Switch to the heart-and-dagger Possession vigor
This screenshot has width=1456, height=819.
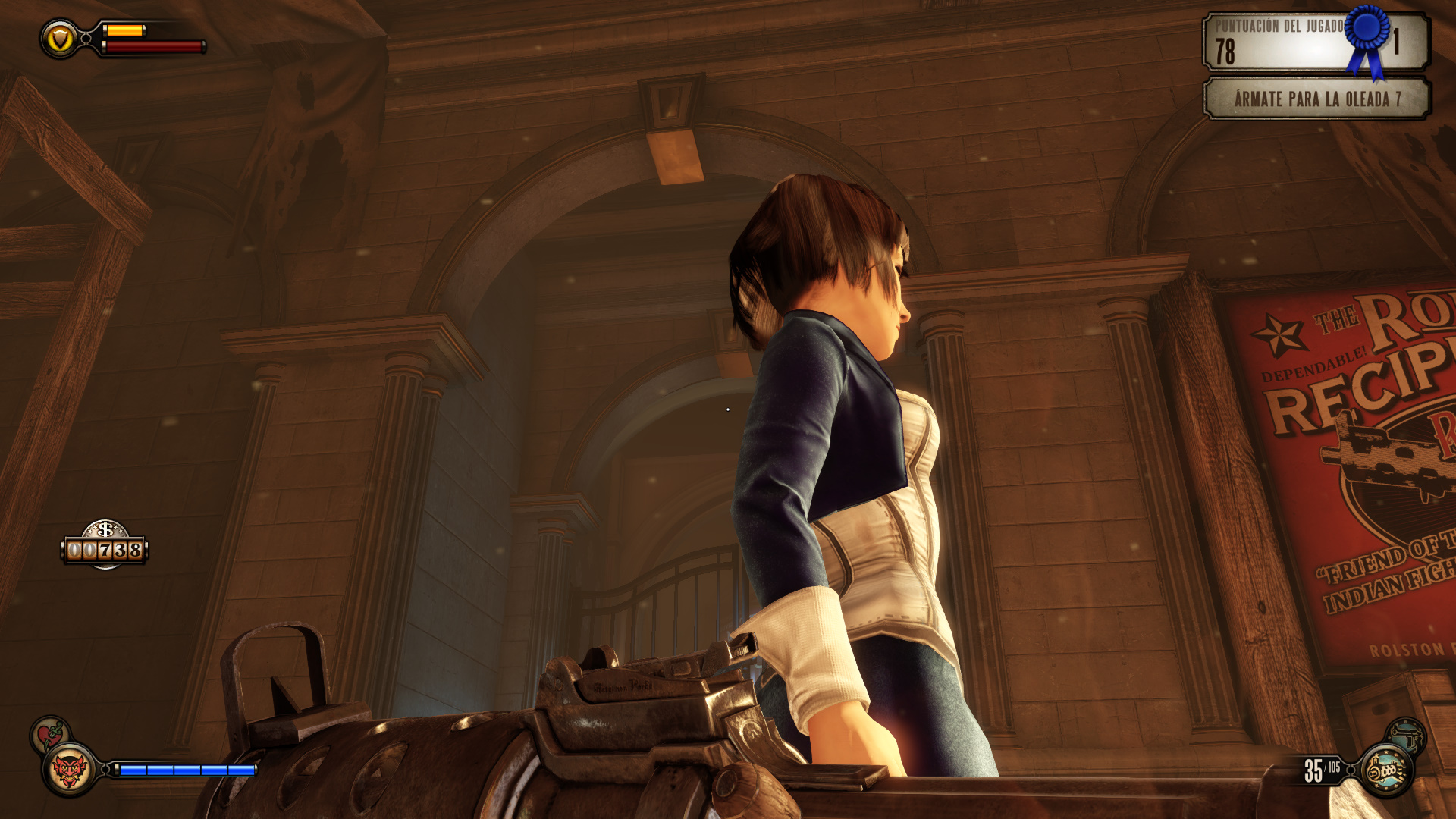pyautogui.click(x=50, y=733)
